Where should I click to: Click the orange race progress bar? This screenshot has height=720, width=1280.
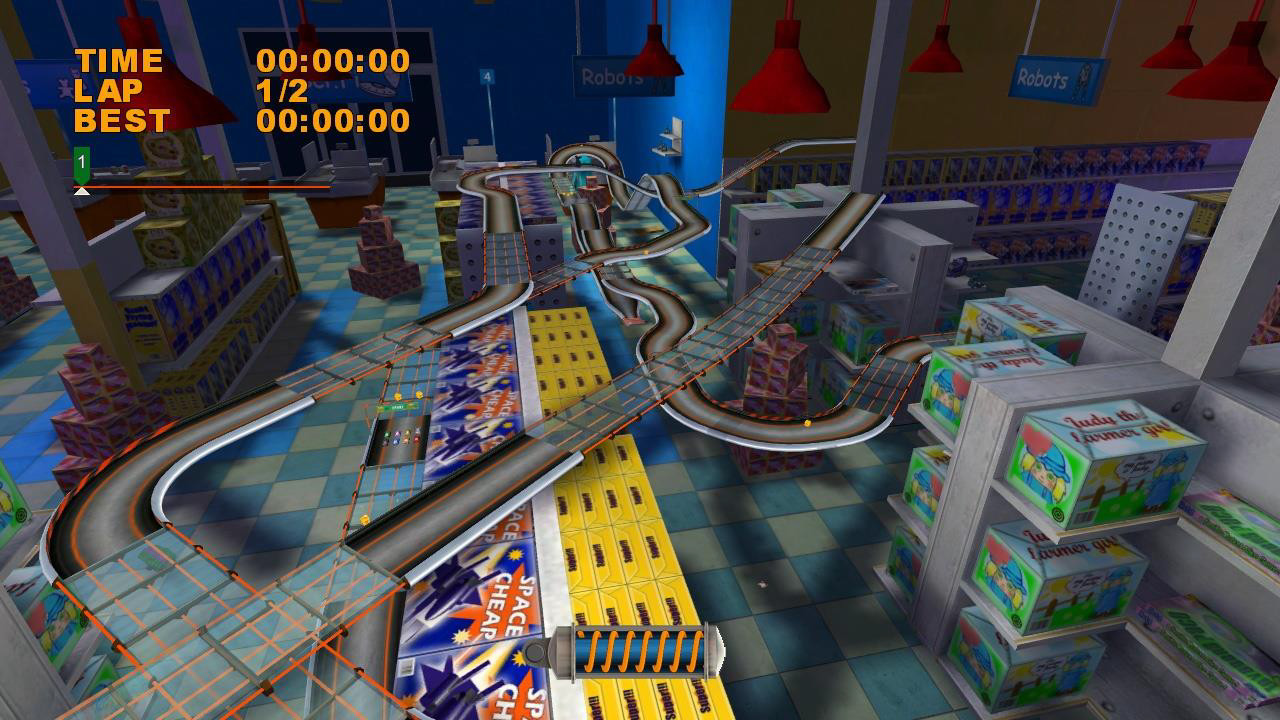coord(200,186)
